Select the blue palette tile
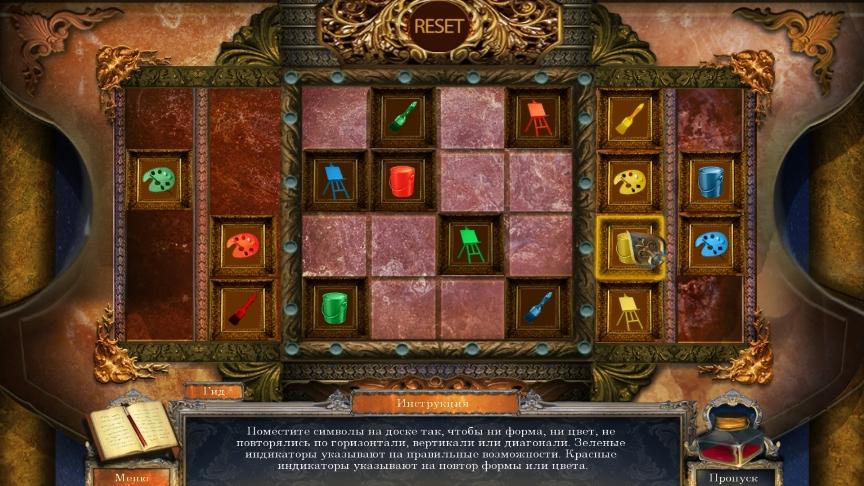Screen dimensions: 864x486 pyautogui.click(x=711, y=245)
